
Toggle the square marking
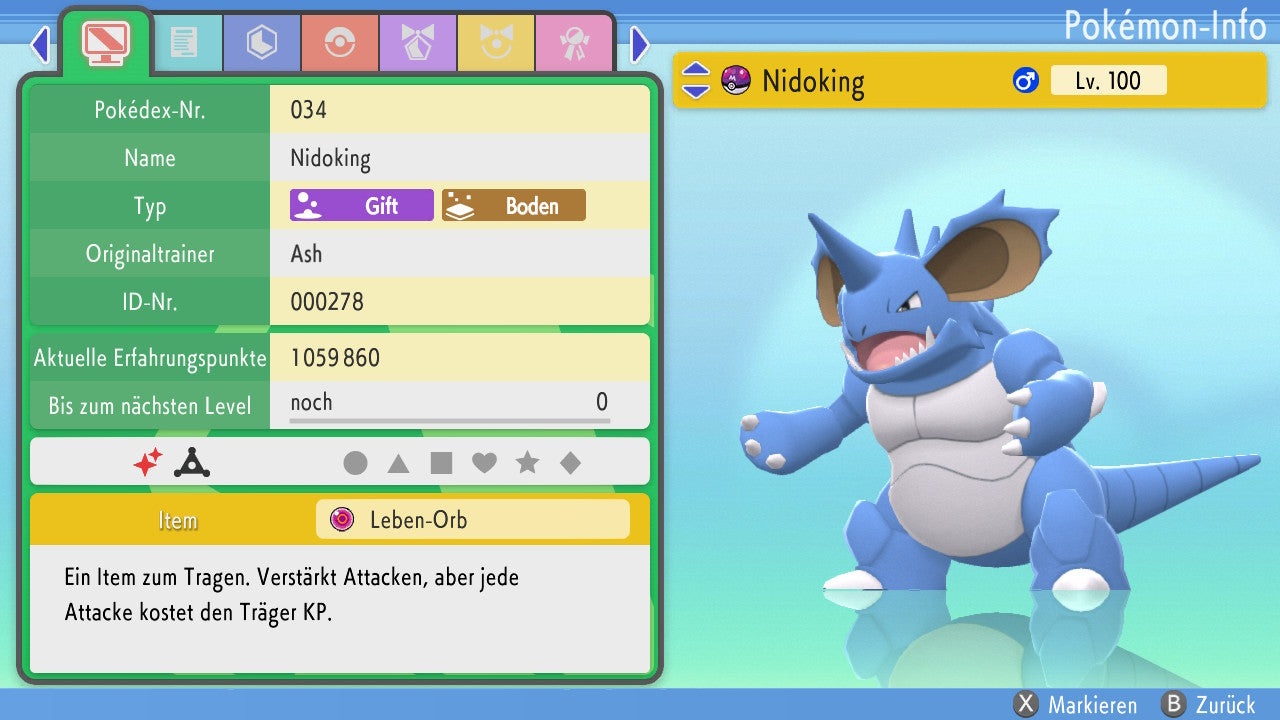[x=441, y=463]
